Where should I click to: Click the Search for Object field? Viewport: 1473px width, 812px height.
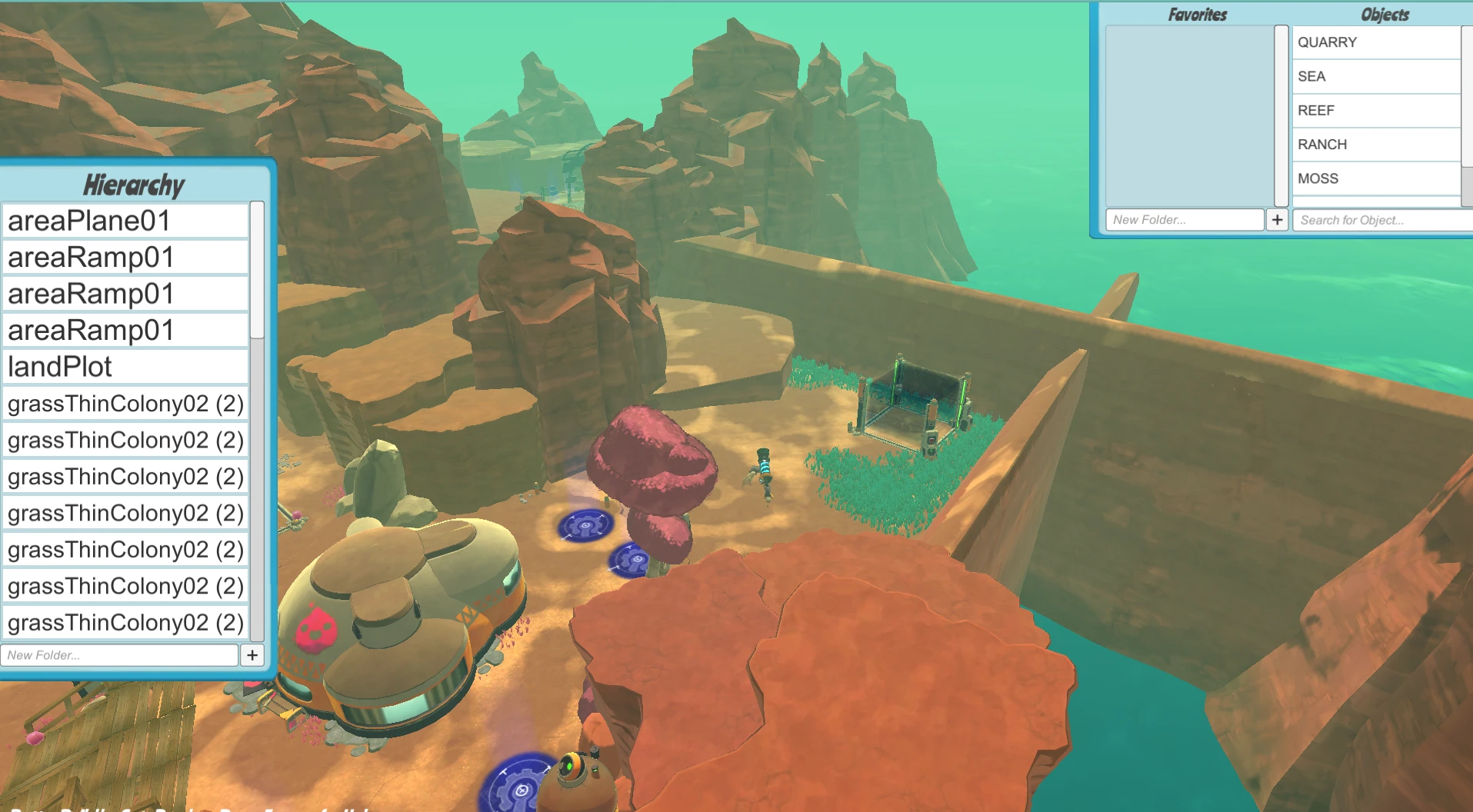(1377, 220)
